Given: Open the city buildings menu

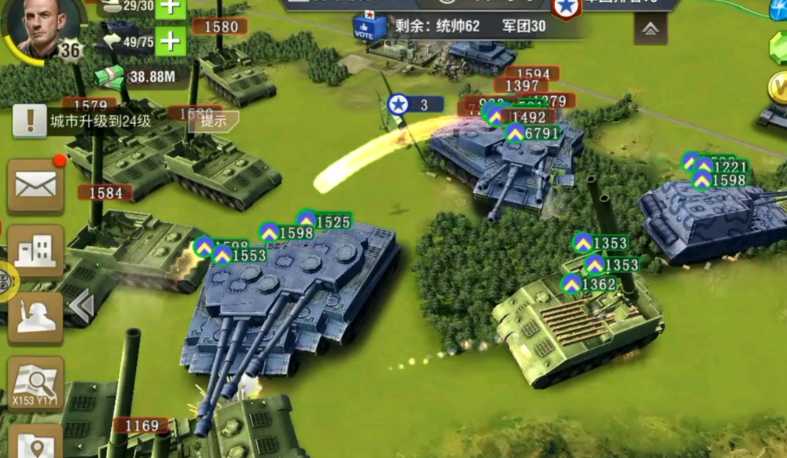Looking at the screenshot, I should 36,250.
